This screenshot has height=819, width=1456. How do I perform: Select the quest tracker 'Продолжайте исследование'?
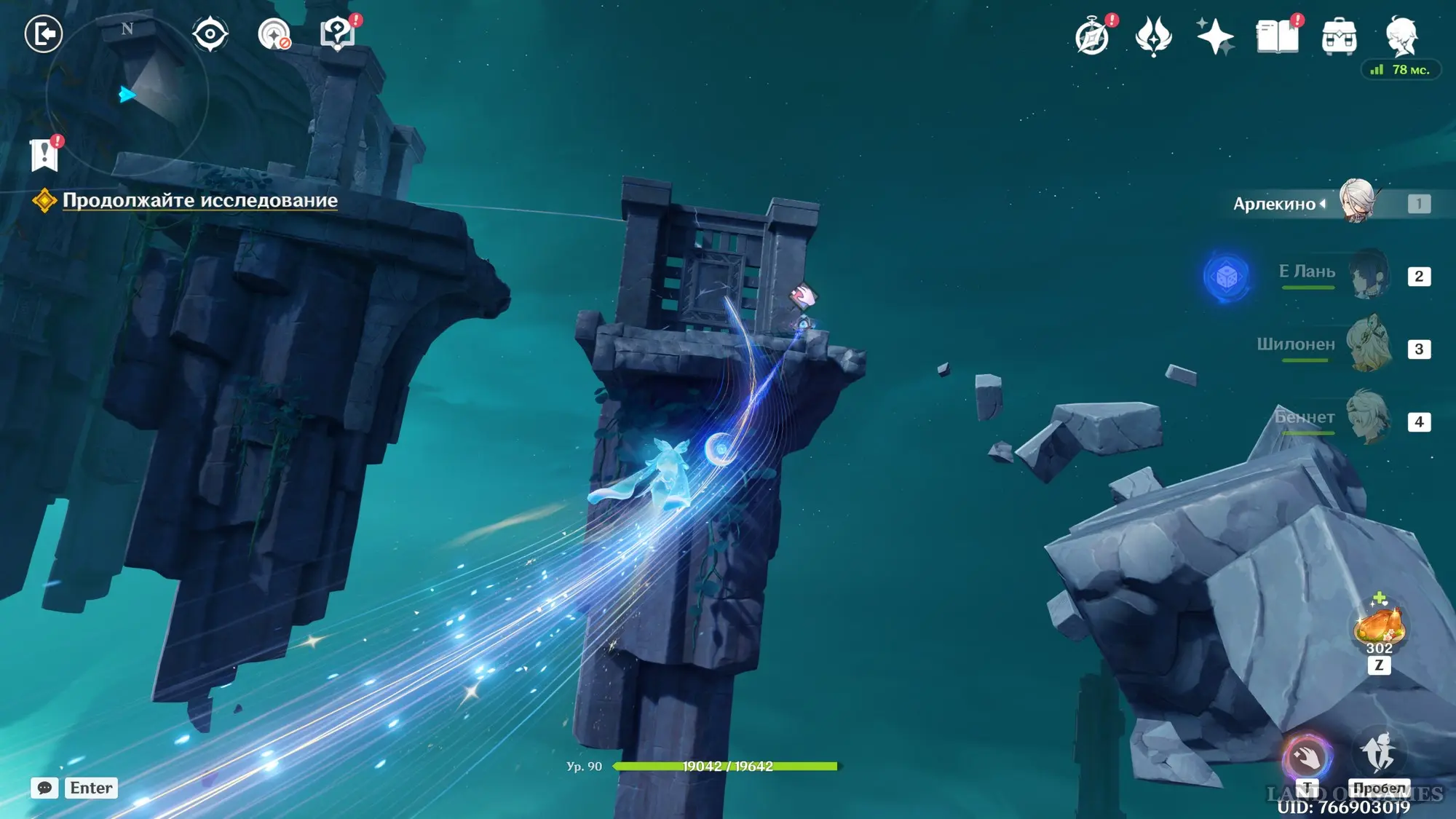pos(199,200)
